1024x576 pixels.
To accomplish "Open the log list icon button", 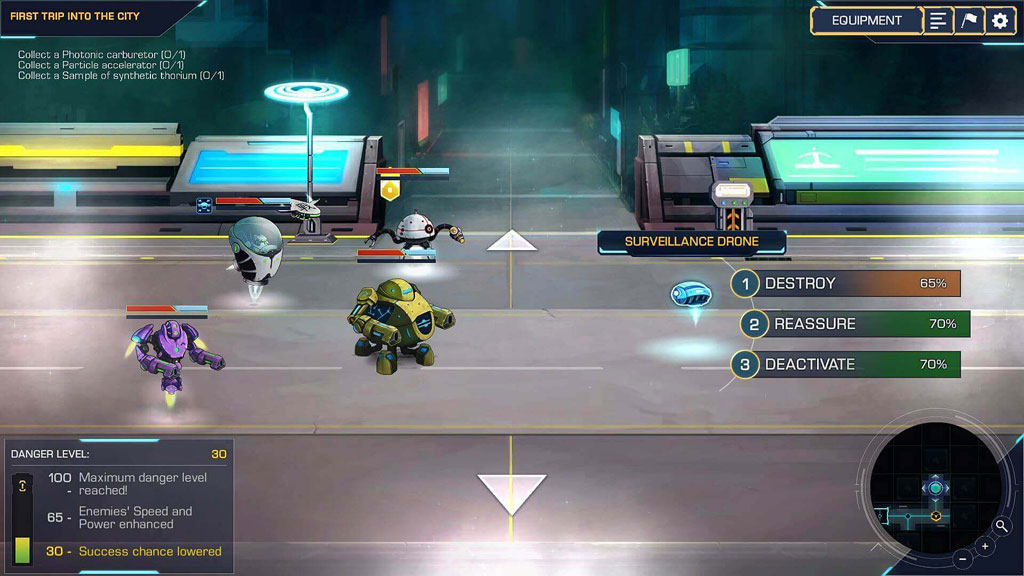I will pyautogui.click(x=937, y=20).
